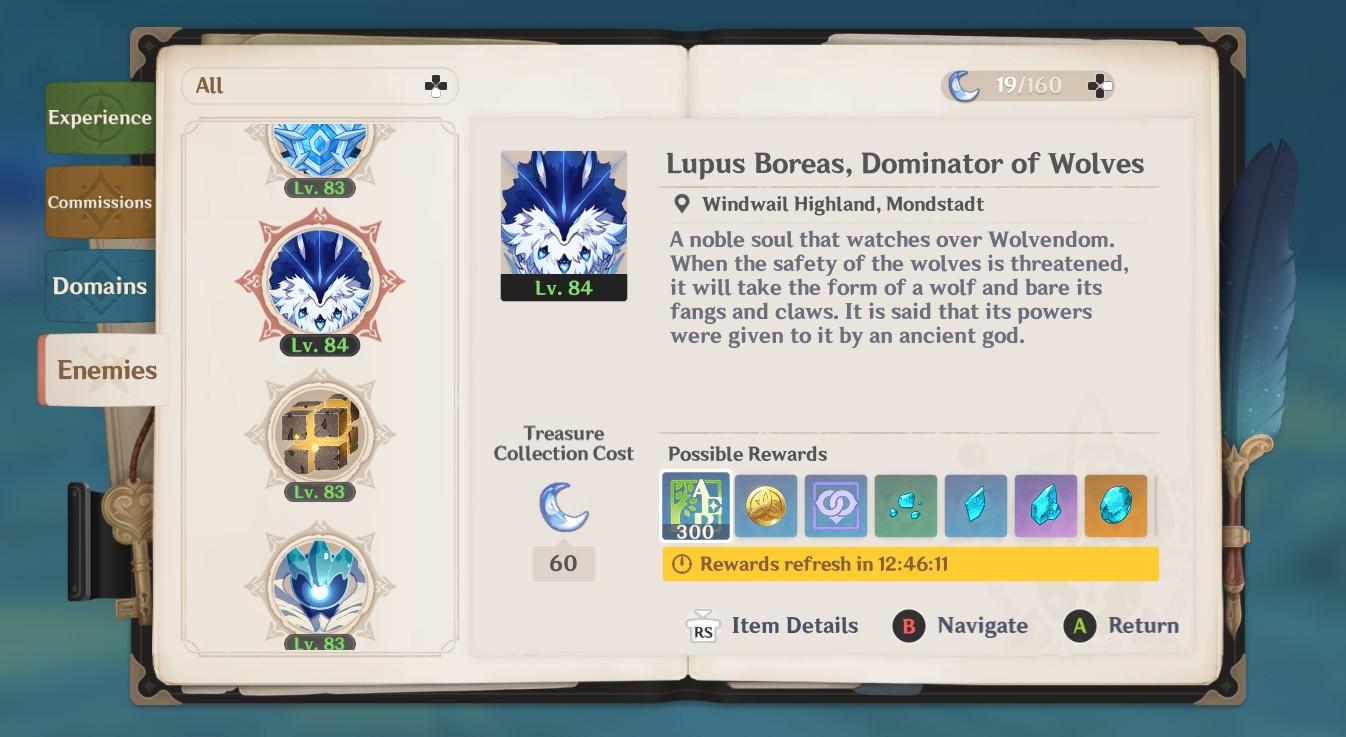Select the Lv. 83 geo cube enemy thumbnail
Viewport: 1346px width, 737px height.
[x=320, y=435]
